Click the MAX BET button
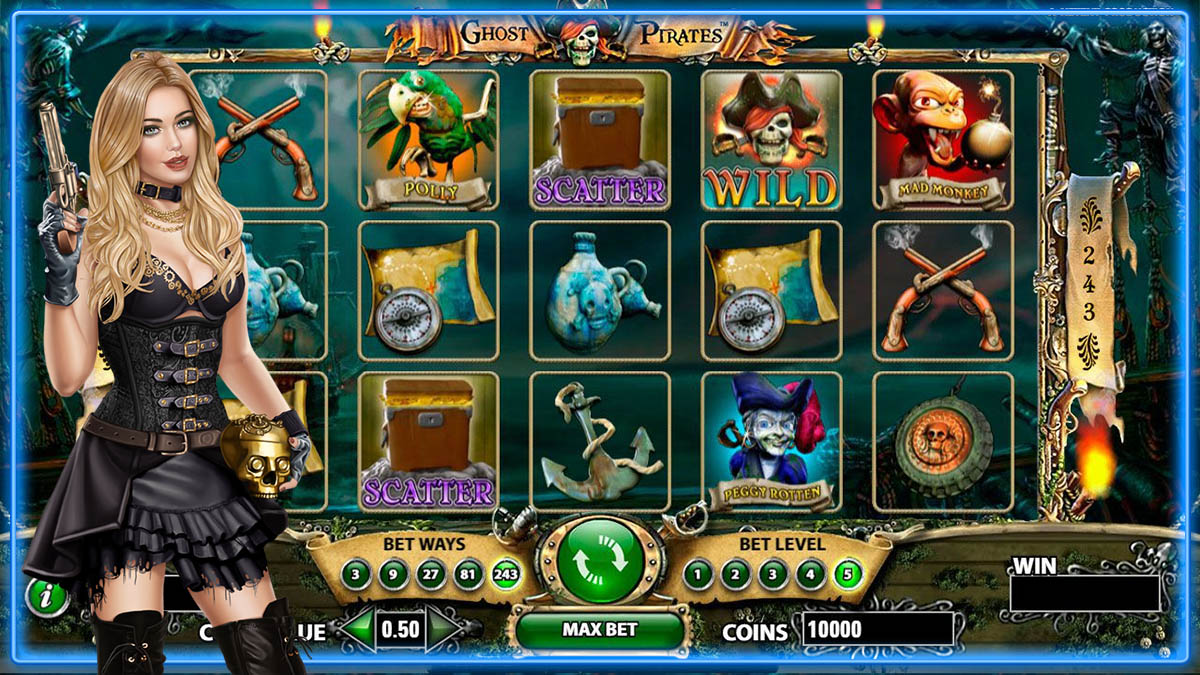Screen dimensions: 1200x675 click(x=599, y=630)
